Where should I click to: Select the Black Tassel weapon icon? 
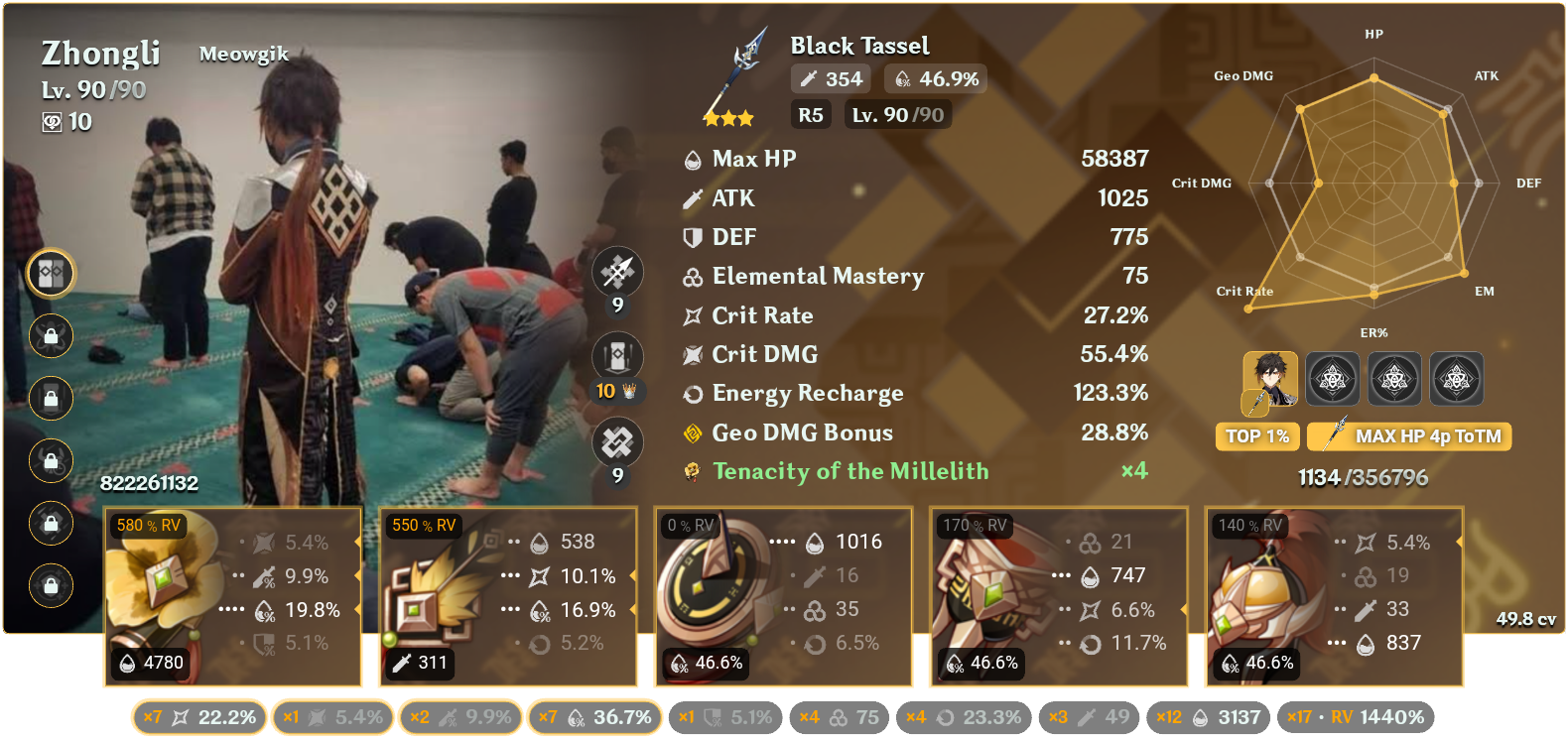(729, 74)
